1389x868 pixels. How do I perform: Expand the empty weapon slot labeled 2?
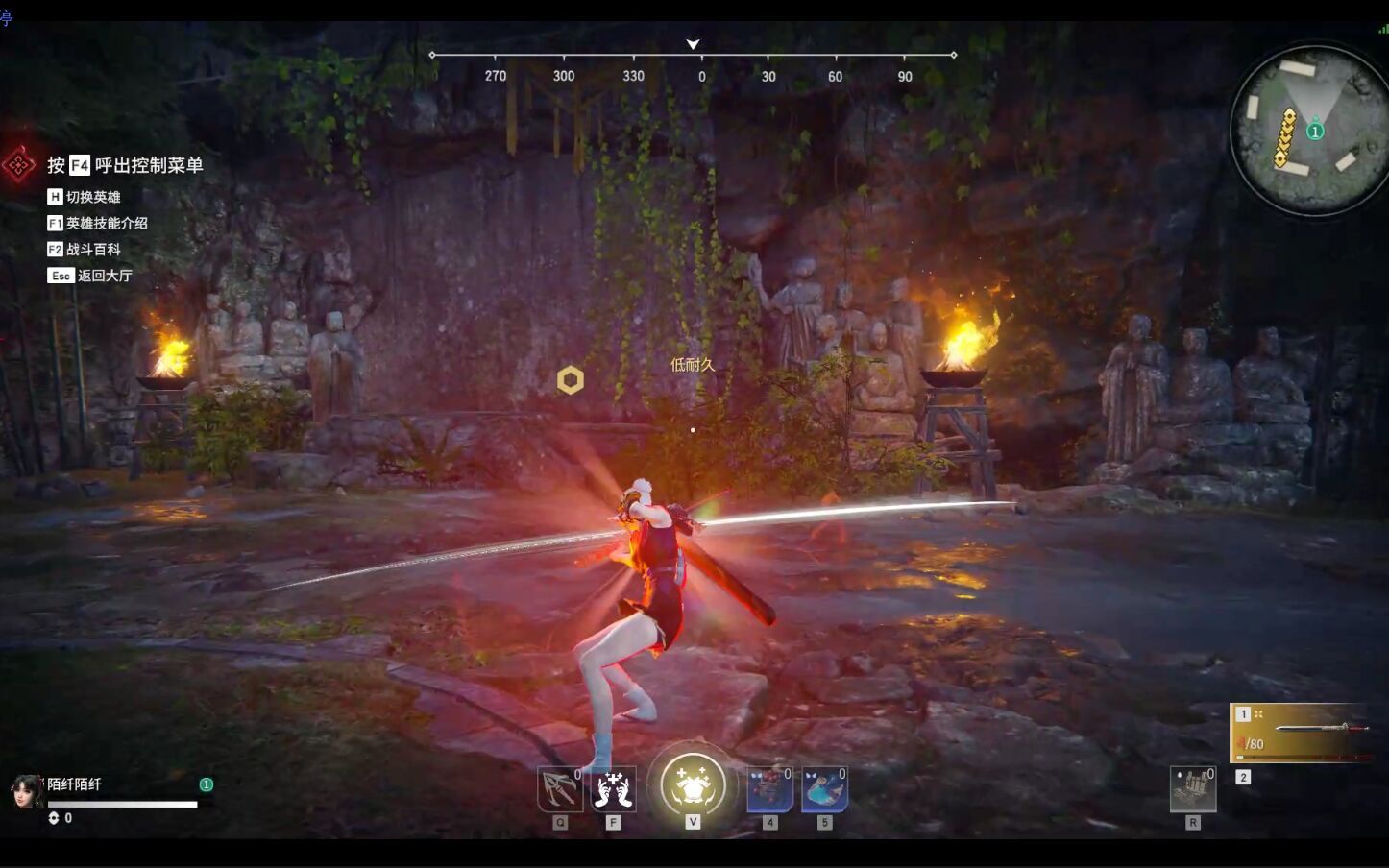point(1242,775)
